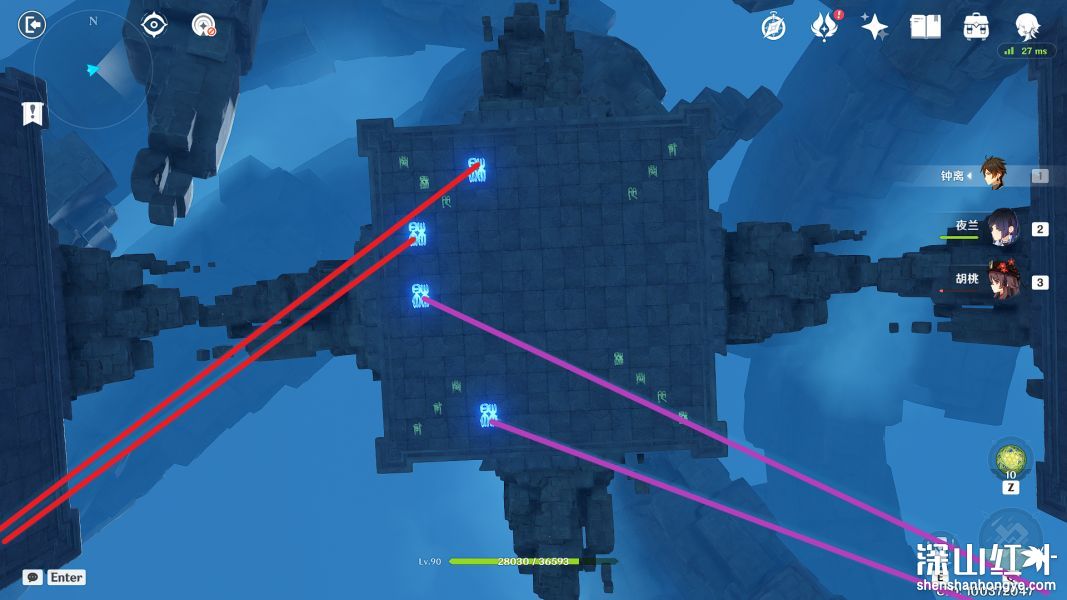The height and width of the screenshot is (600, 1067).
Task: Open the quest marker with exclamation flag
Action: tap(34, 114)
